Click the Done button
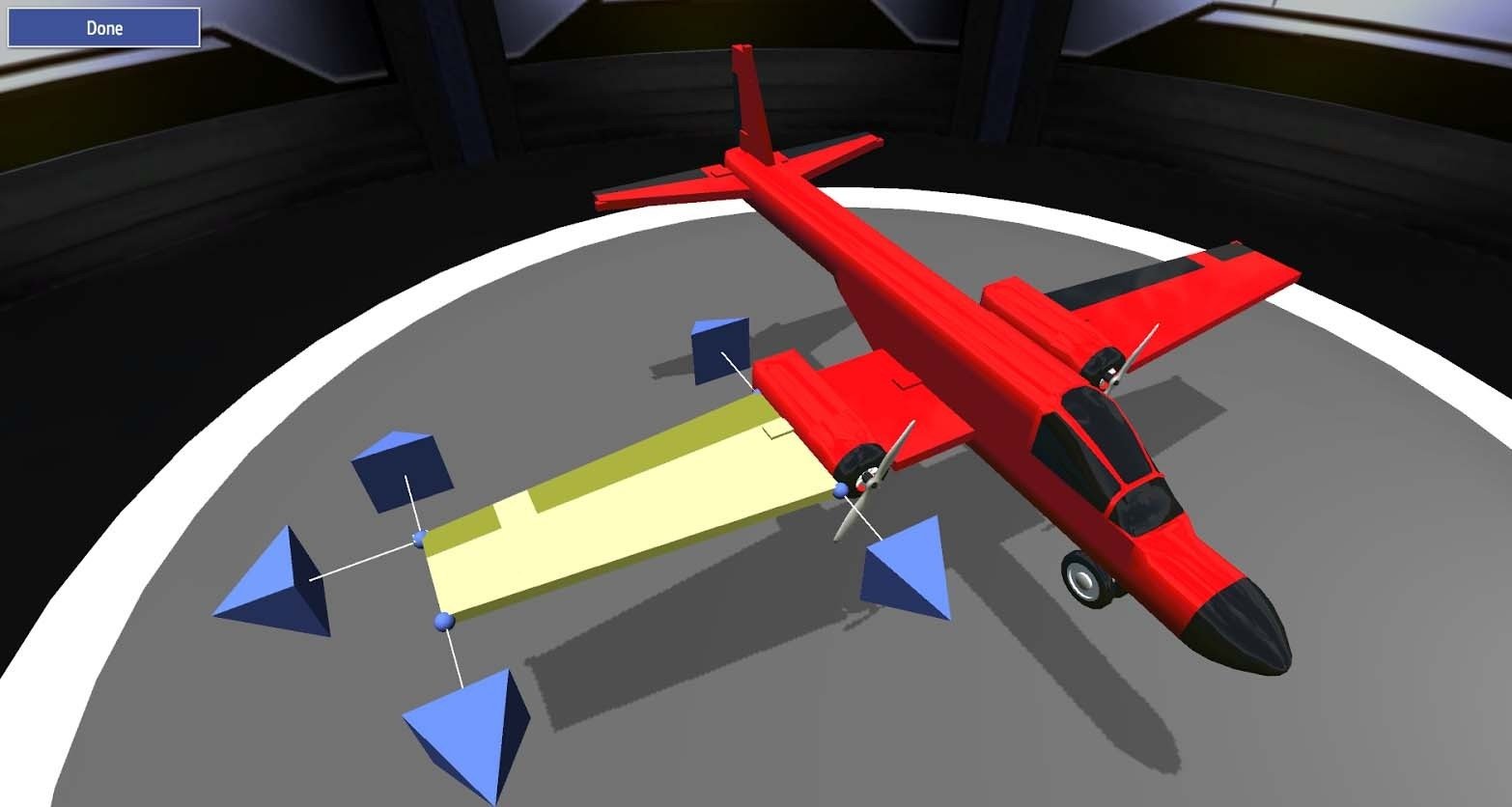The image size is (1512, 807). pyautogui.click(x=101, y=27)
